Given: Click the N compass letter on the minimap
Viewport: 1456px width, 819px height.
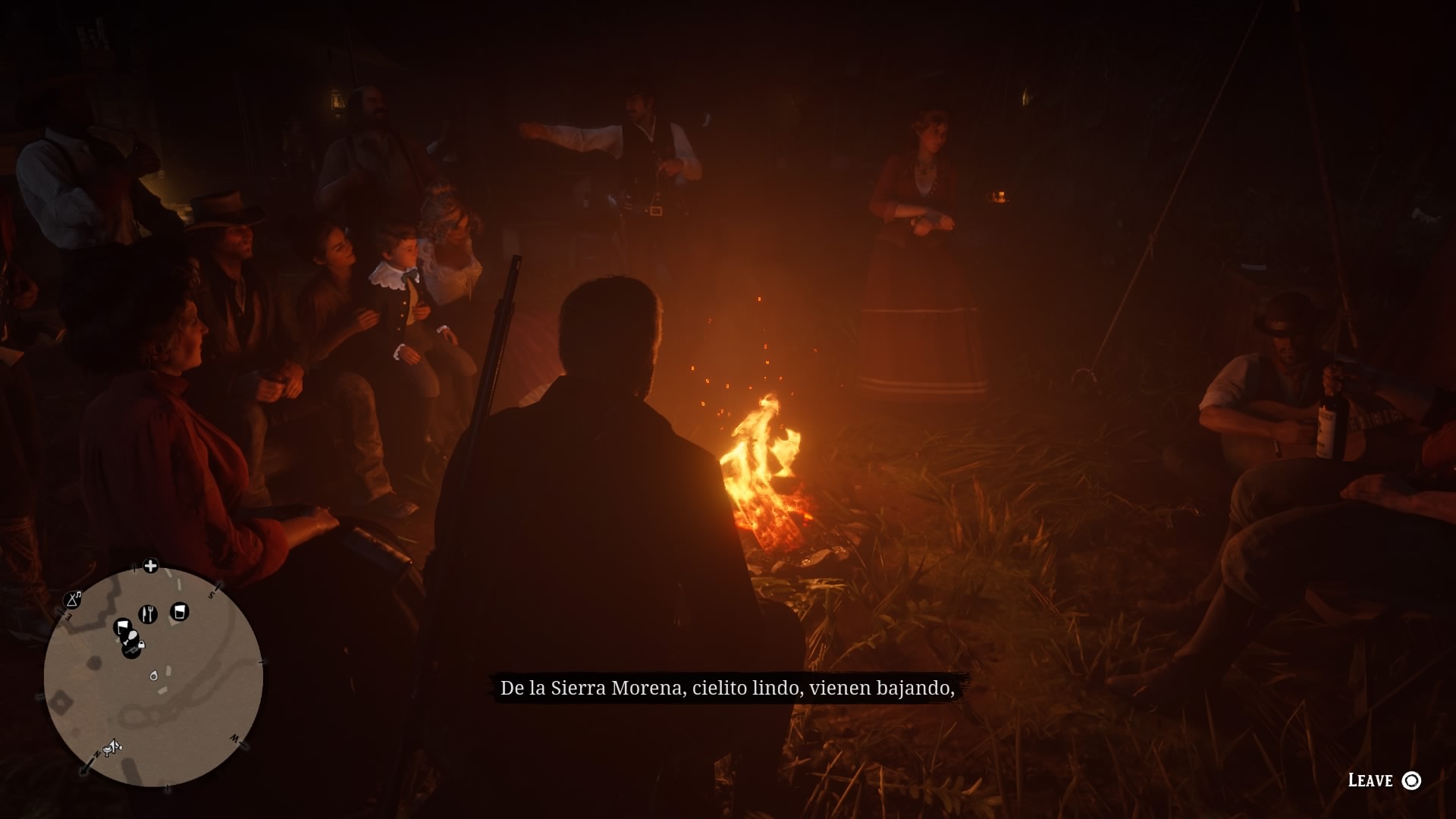Looking at the screenshot, I should coord(96,754).
